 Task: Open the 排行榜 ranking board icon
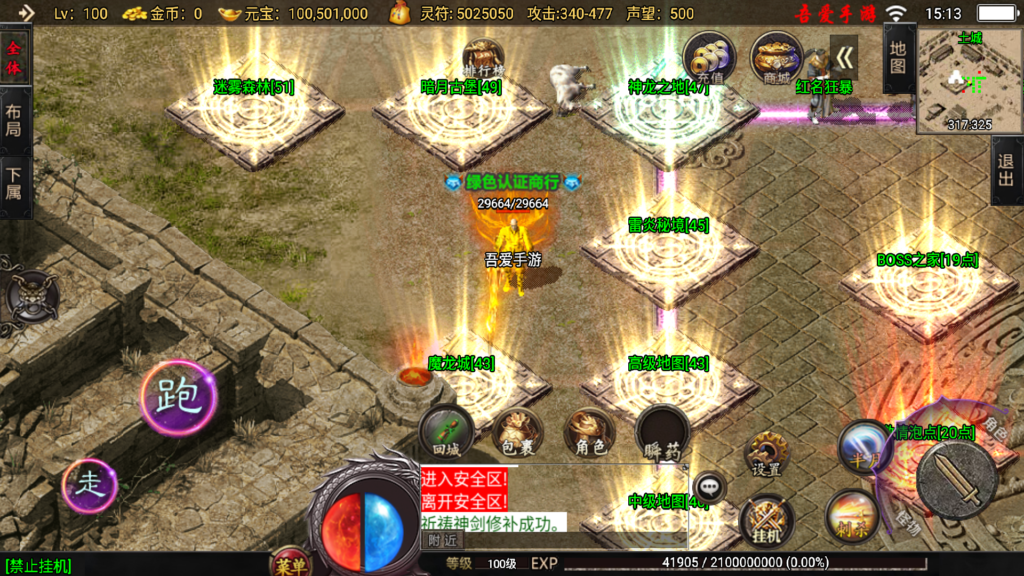(x=484, y=56)
